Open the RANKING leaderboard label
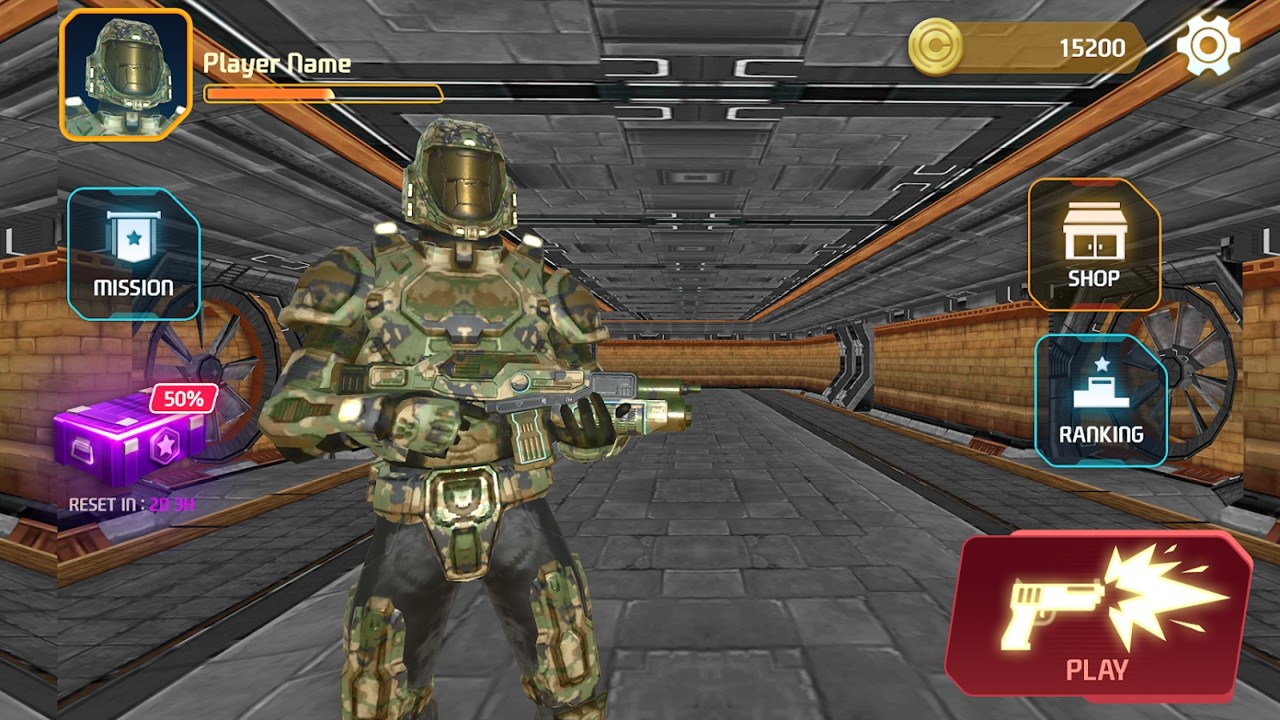Viewport: 1280px width, 720px height. pyautogui.click(x=1100, y=434)
